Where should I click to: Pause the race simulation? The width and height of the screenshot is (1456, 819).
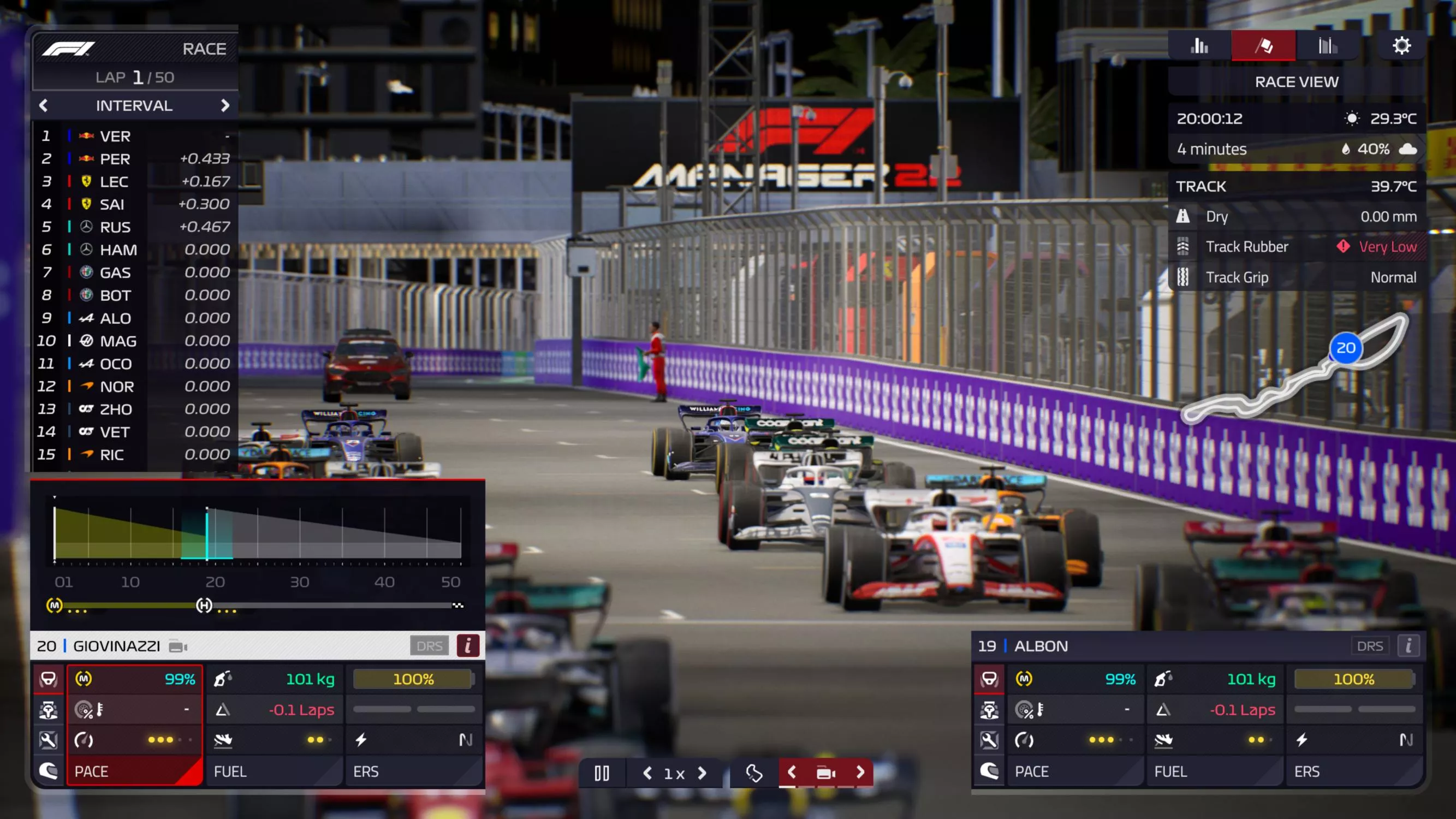tap(603, 773)
